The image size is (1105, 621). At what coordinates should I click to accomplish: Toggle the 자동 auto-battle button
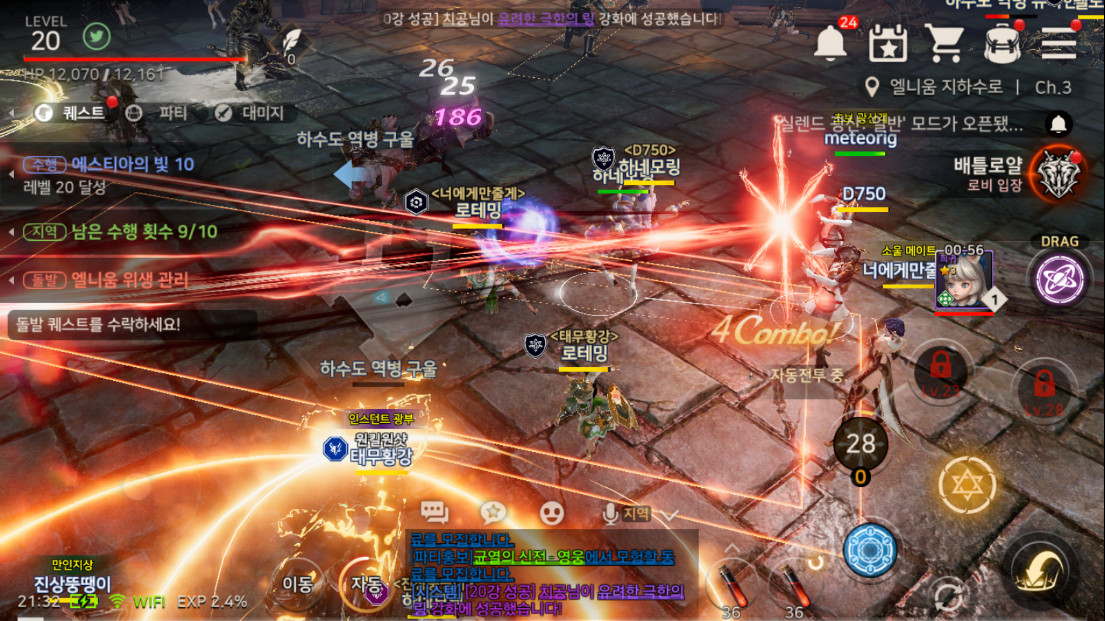pyautogui.click(x=366, y=583)
